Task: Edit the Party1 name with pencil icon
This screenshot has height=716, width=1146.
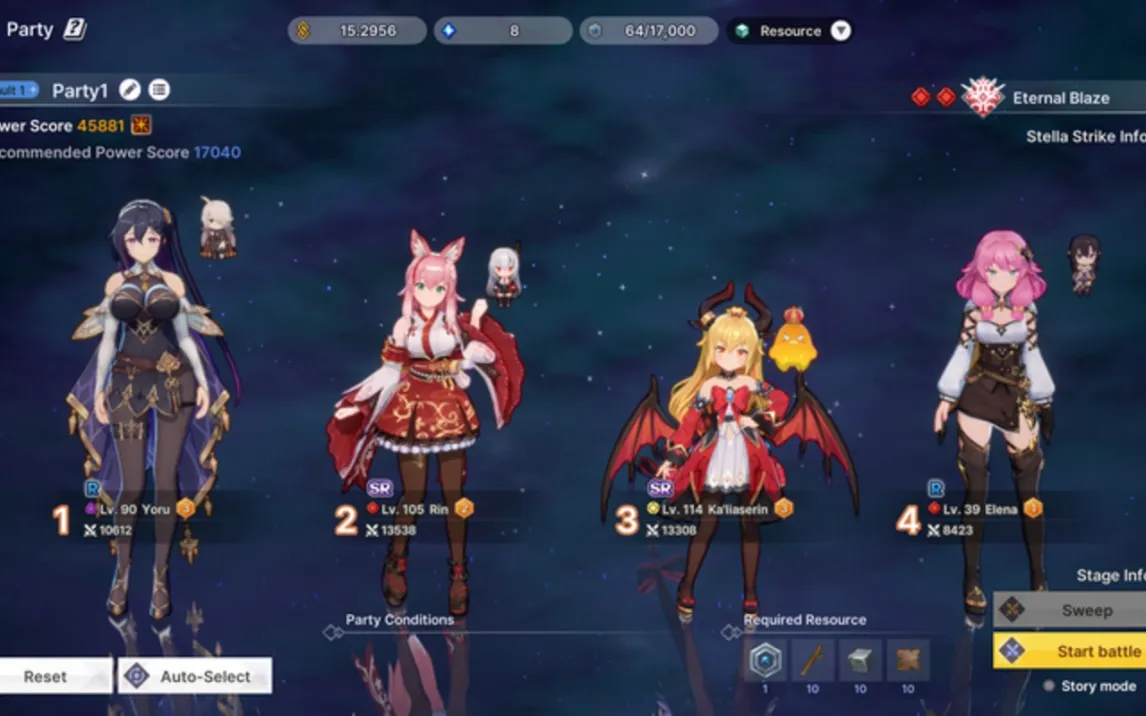Action: coord(130,90)
